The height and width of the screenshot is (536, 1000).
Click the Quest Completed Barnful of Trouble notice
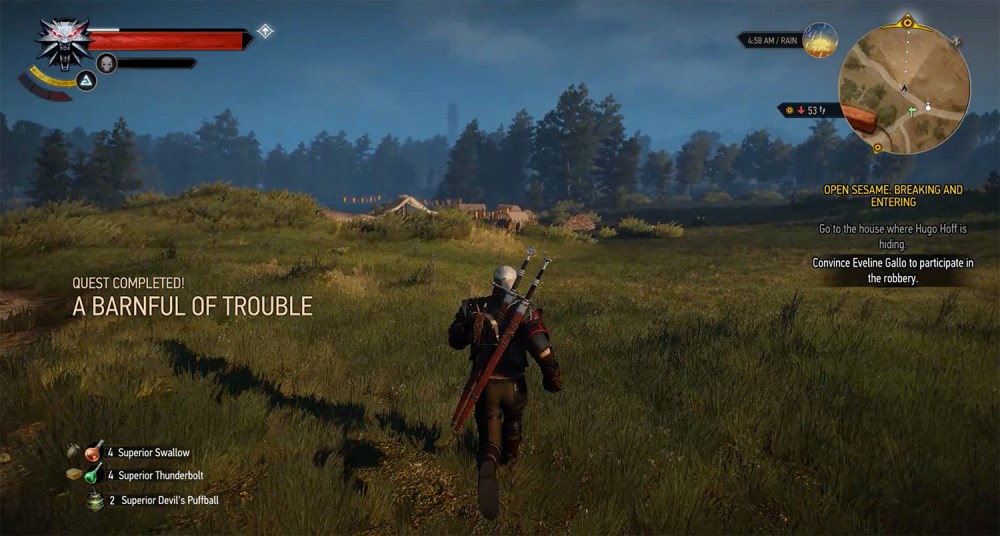point(192,299)
